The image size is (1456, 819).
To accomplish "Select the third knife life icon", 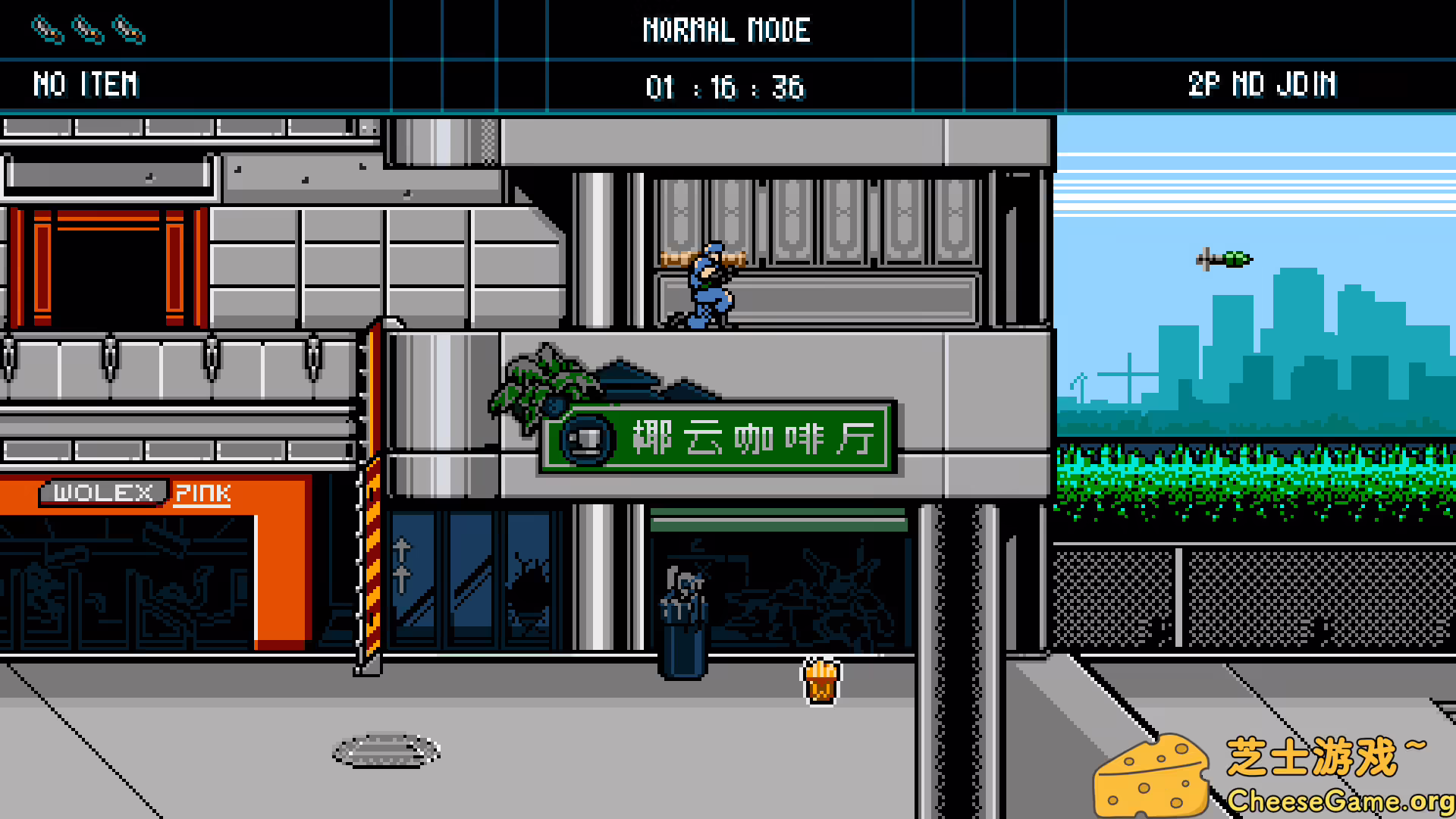I will [x=130, y=29].
